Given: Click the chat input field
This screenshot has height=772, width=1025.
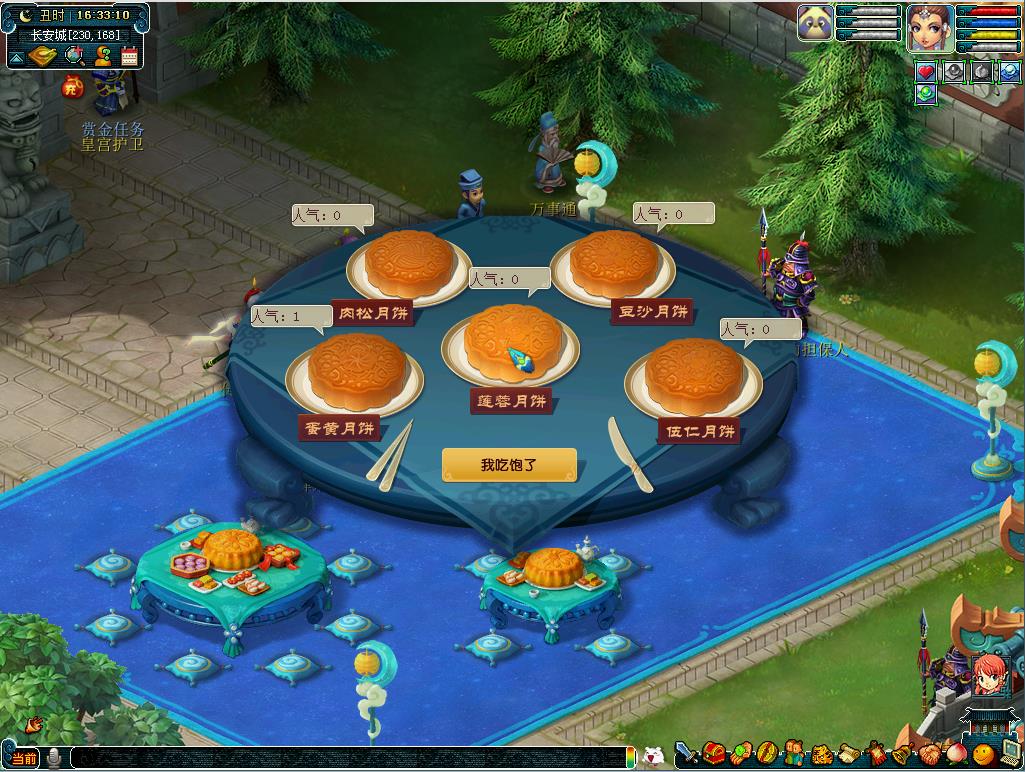Looking at the screenshot, I should point(350,758).
